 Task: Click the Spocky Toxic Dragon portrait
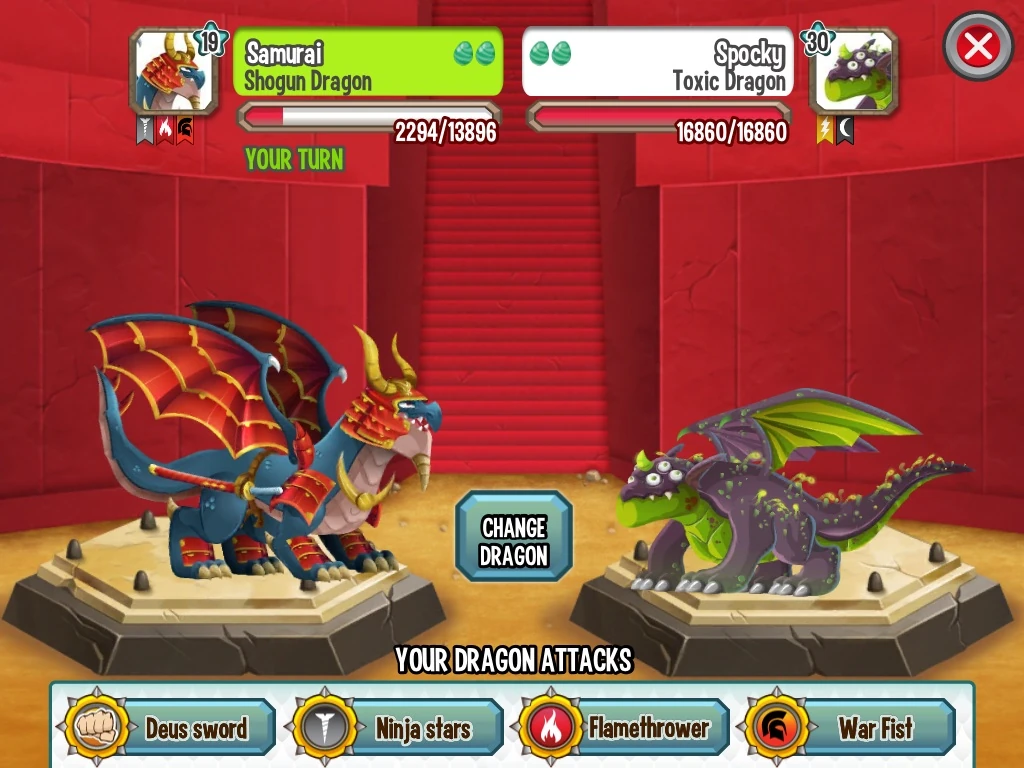[851, 72]
